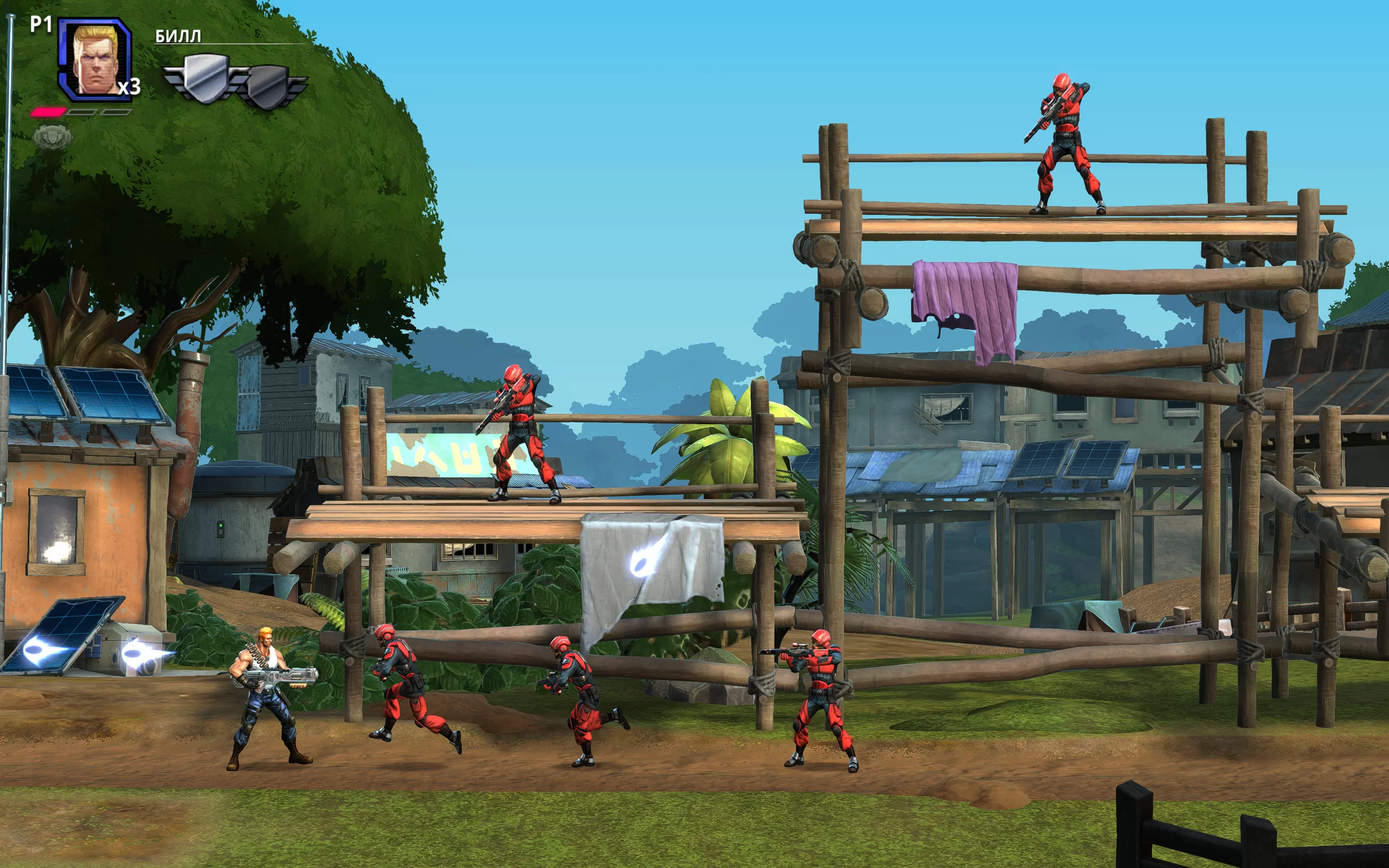Screen dimensions: 1389x868
Task: Click Bill's character portrait
Action: pos(95,59)
